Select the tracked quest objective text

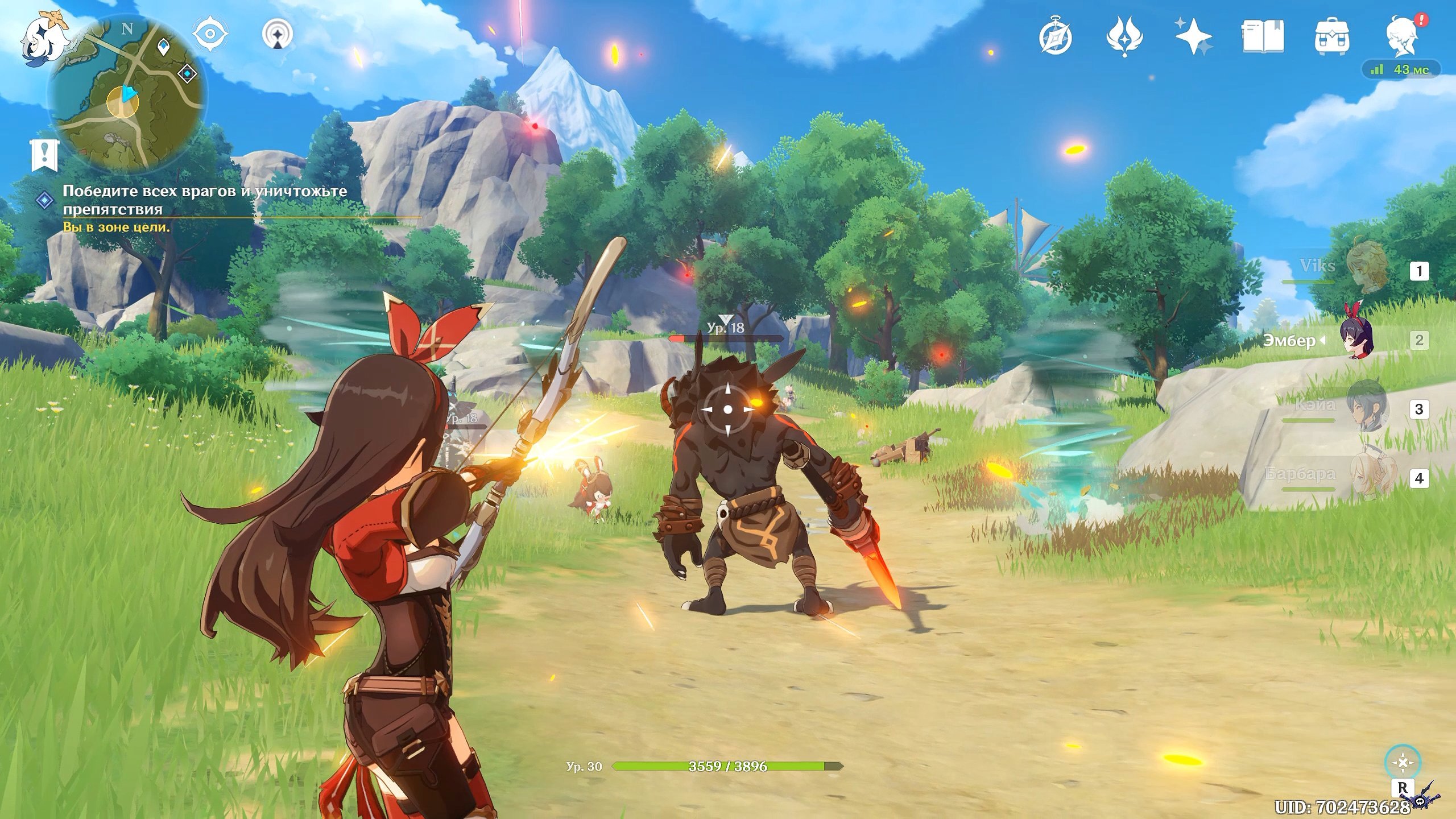click(205, 200)
